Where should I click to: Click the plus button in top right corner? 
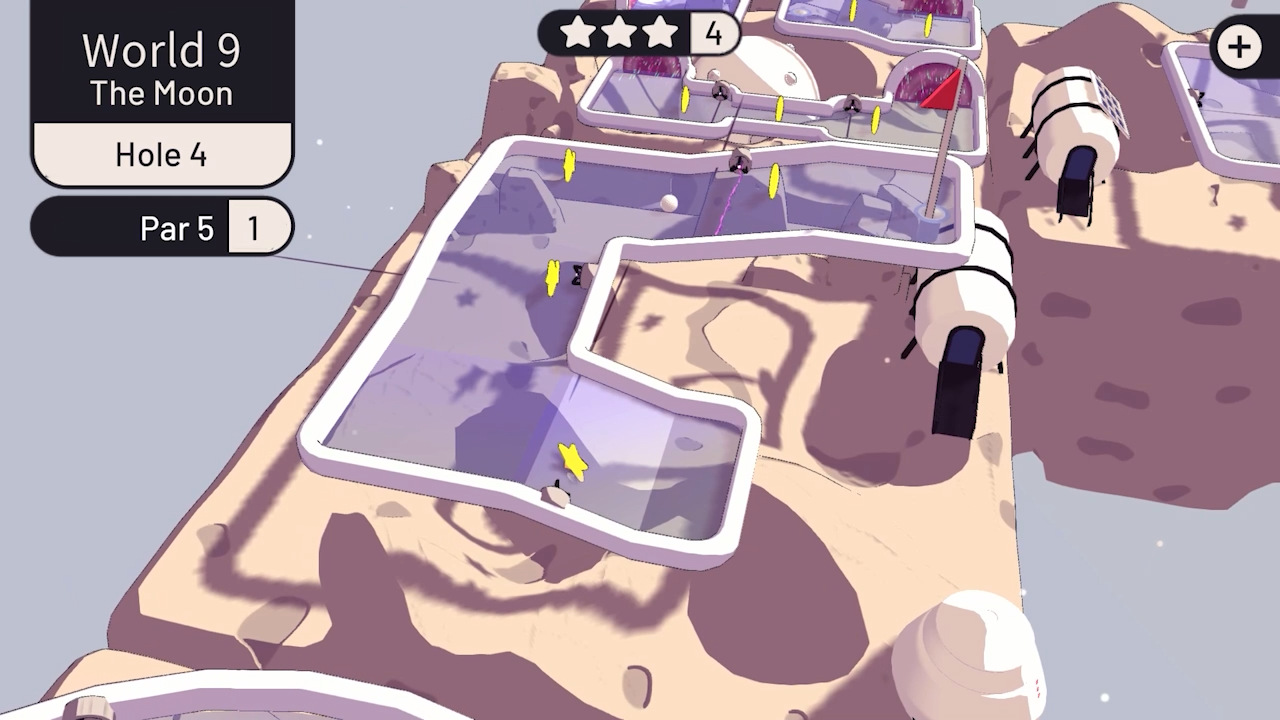tap(1239, 46)
